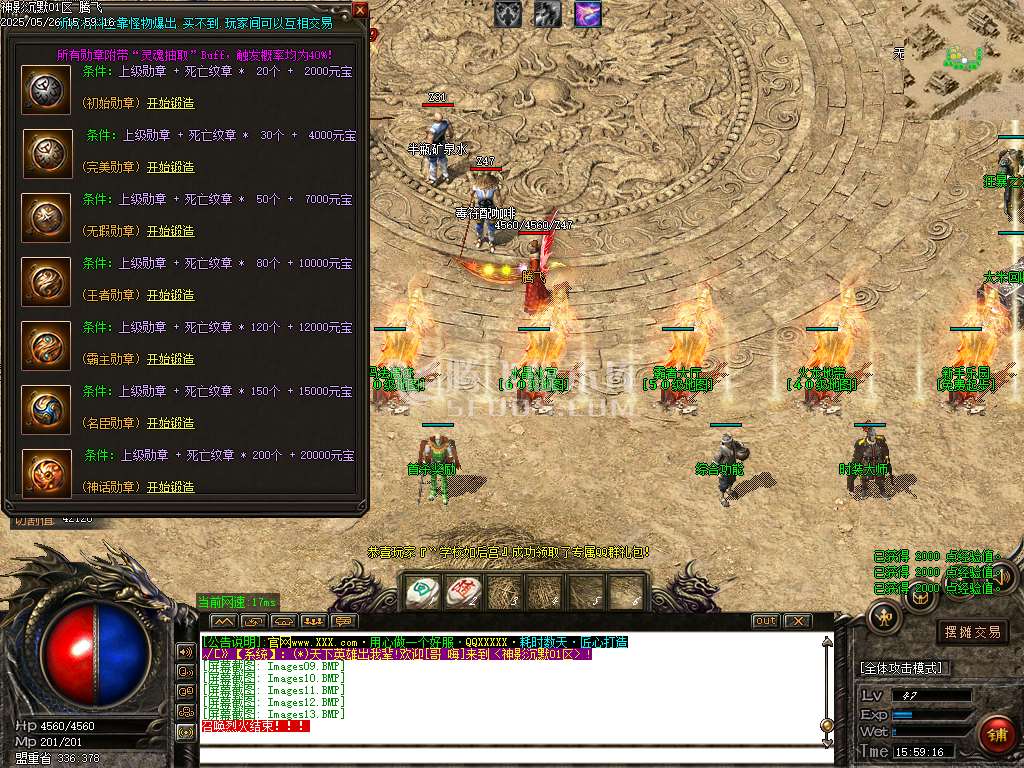
Task: Start forging the 完美勋章 medal
Action: pyautogui.click(x=171, y=167)
